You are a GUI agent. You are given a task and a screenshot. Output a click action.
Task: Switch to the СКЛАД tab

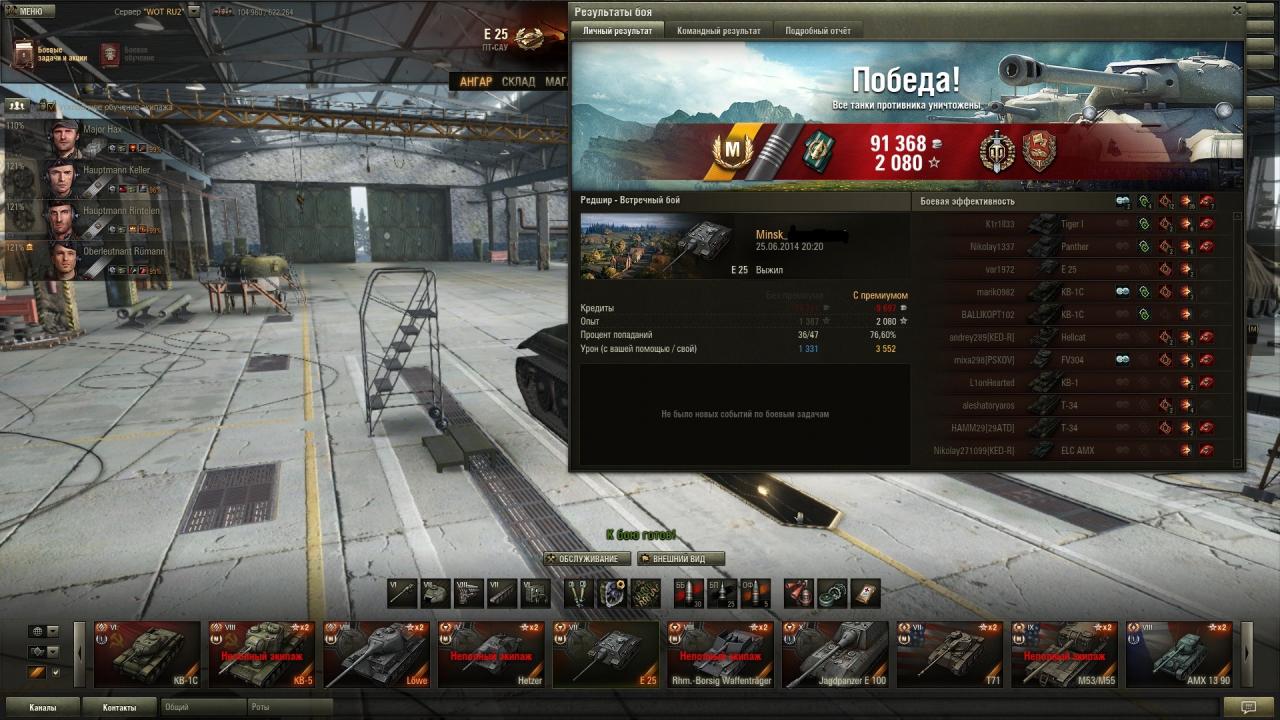click(x=518, y=81)
